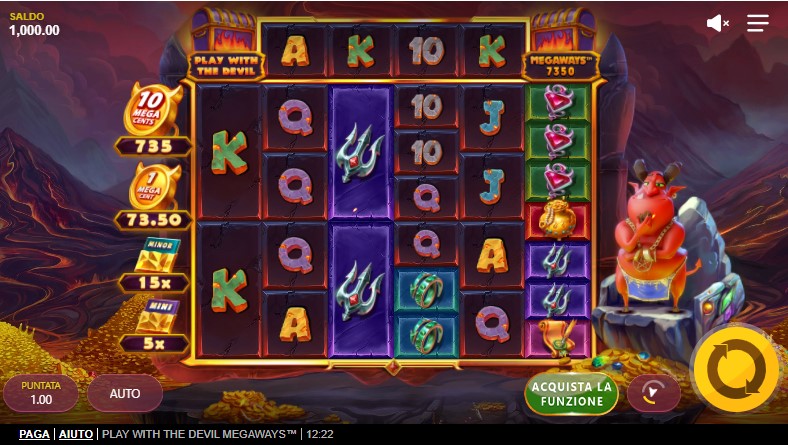
Task: Mute the game sound
Action: (x=718, y=23)
